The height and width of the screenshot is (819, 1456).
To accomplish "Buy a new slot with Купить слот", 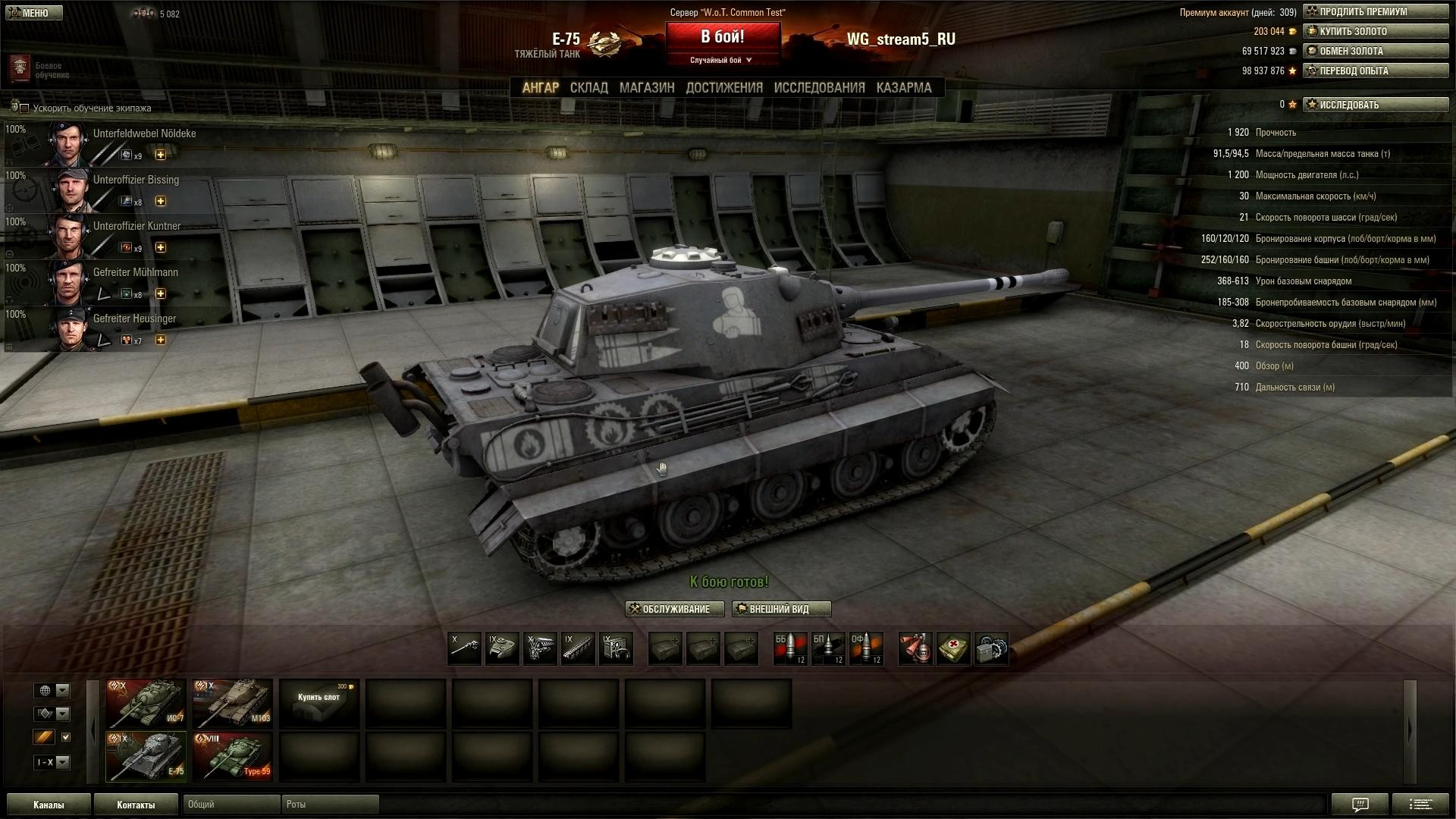I will click(x=319, y=701).
